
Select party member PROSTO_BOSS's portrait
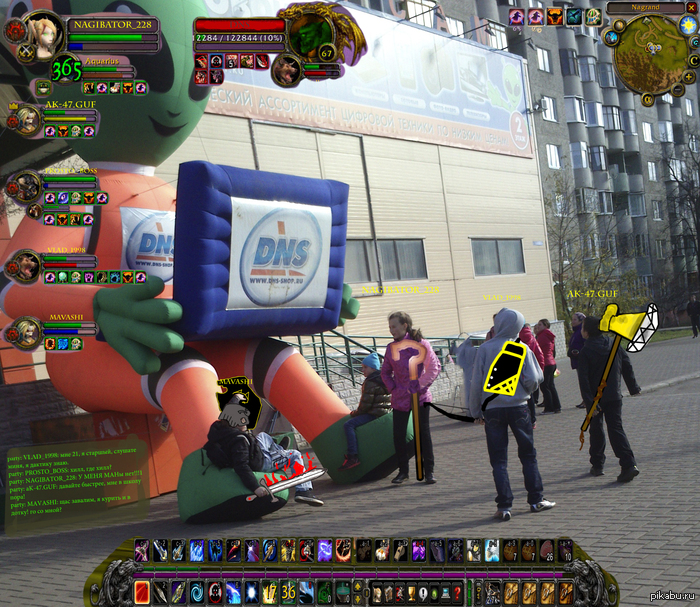[x=25, y=187]
